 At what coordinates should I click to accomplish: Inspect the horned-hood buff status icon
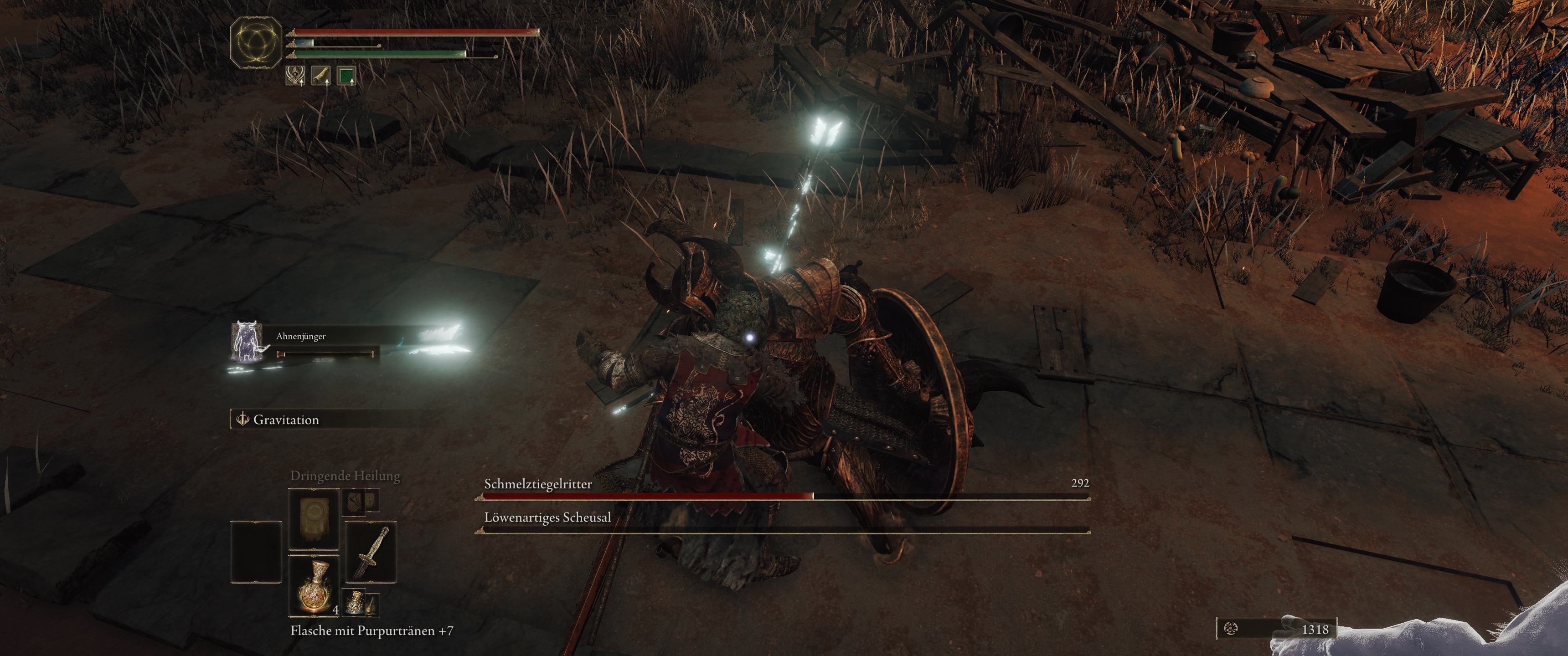[296, 76]
